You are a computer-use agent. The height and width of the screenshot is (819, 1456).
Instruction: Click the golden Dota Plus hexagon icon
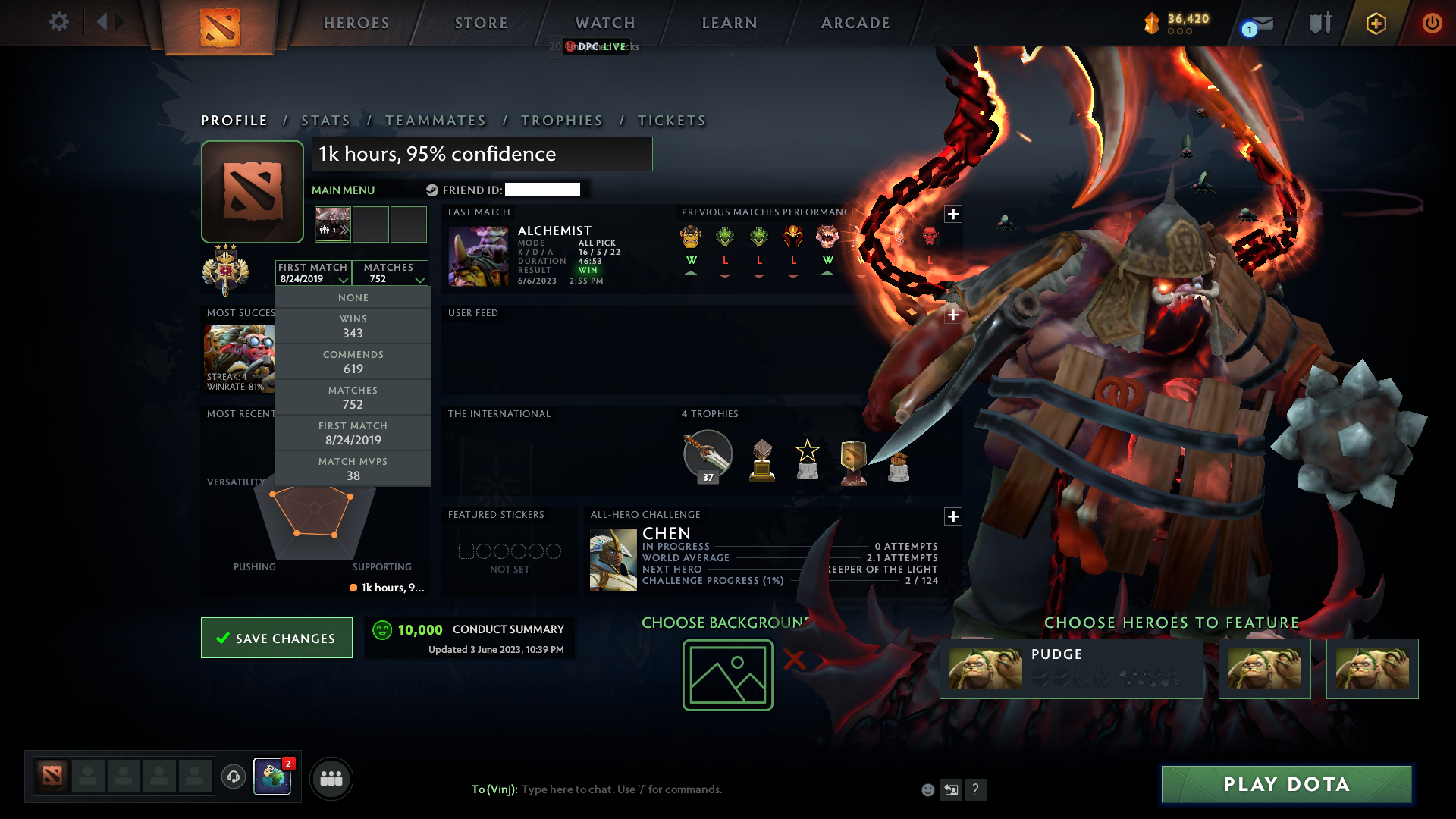tap(1375, 23)
